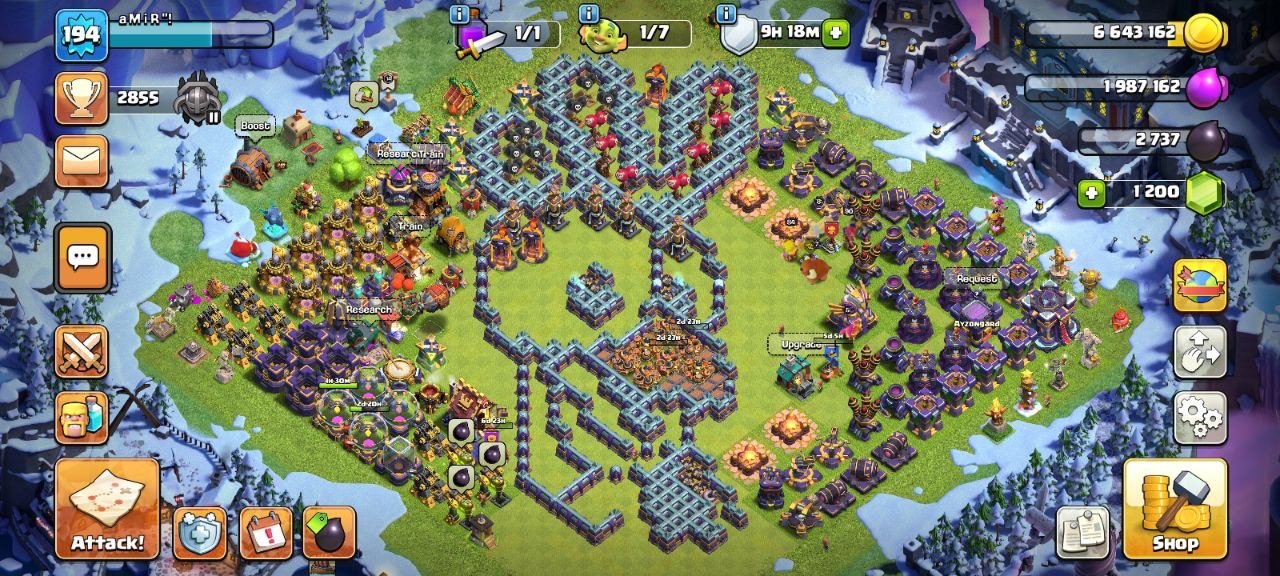The height and width of the screenshot is (576, 1280).
Task: Open the shield with plus revive button
Action: click(x=200, y=533)
